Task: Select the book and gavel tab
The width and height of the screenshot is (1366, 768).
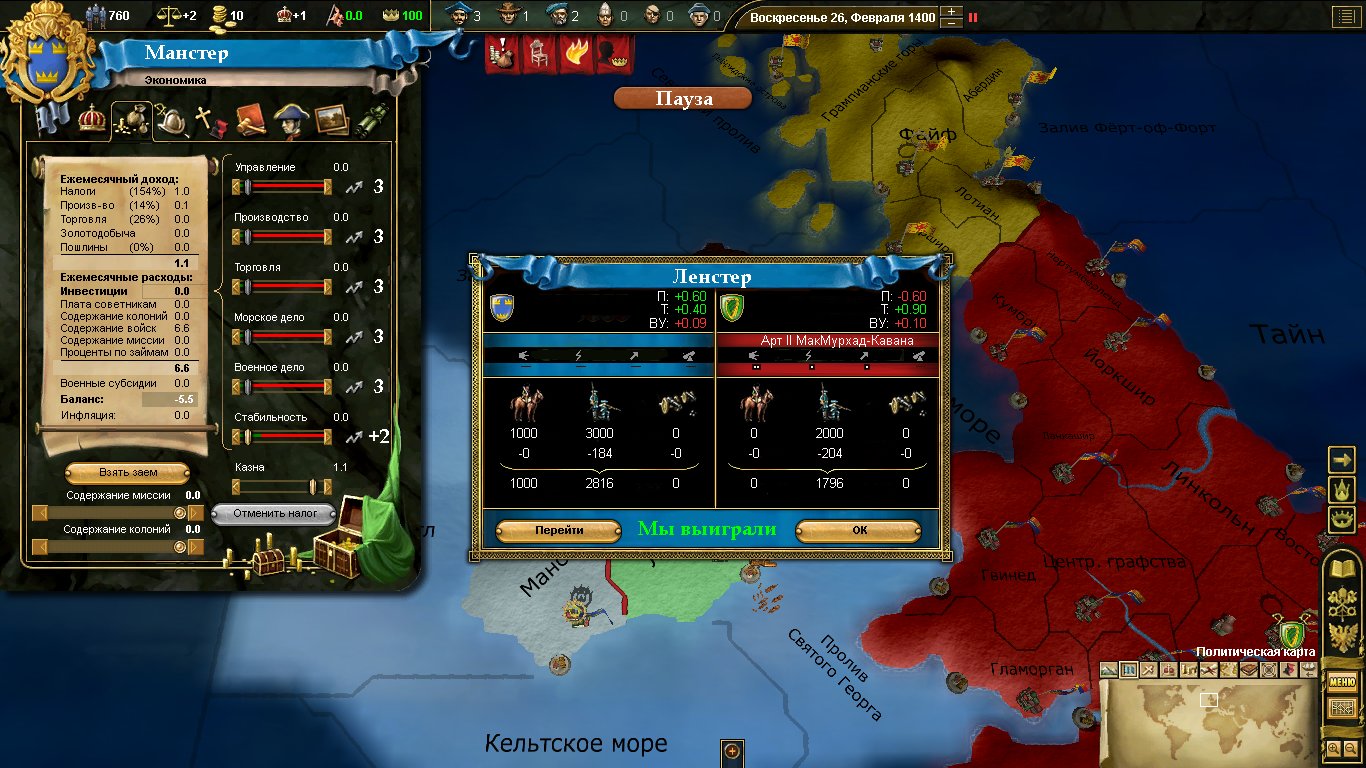Action: (x=250, y=120)
